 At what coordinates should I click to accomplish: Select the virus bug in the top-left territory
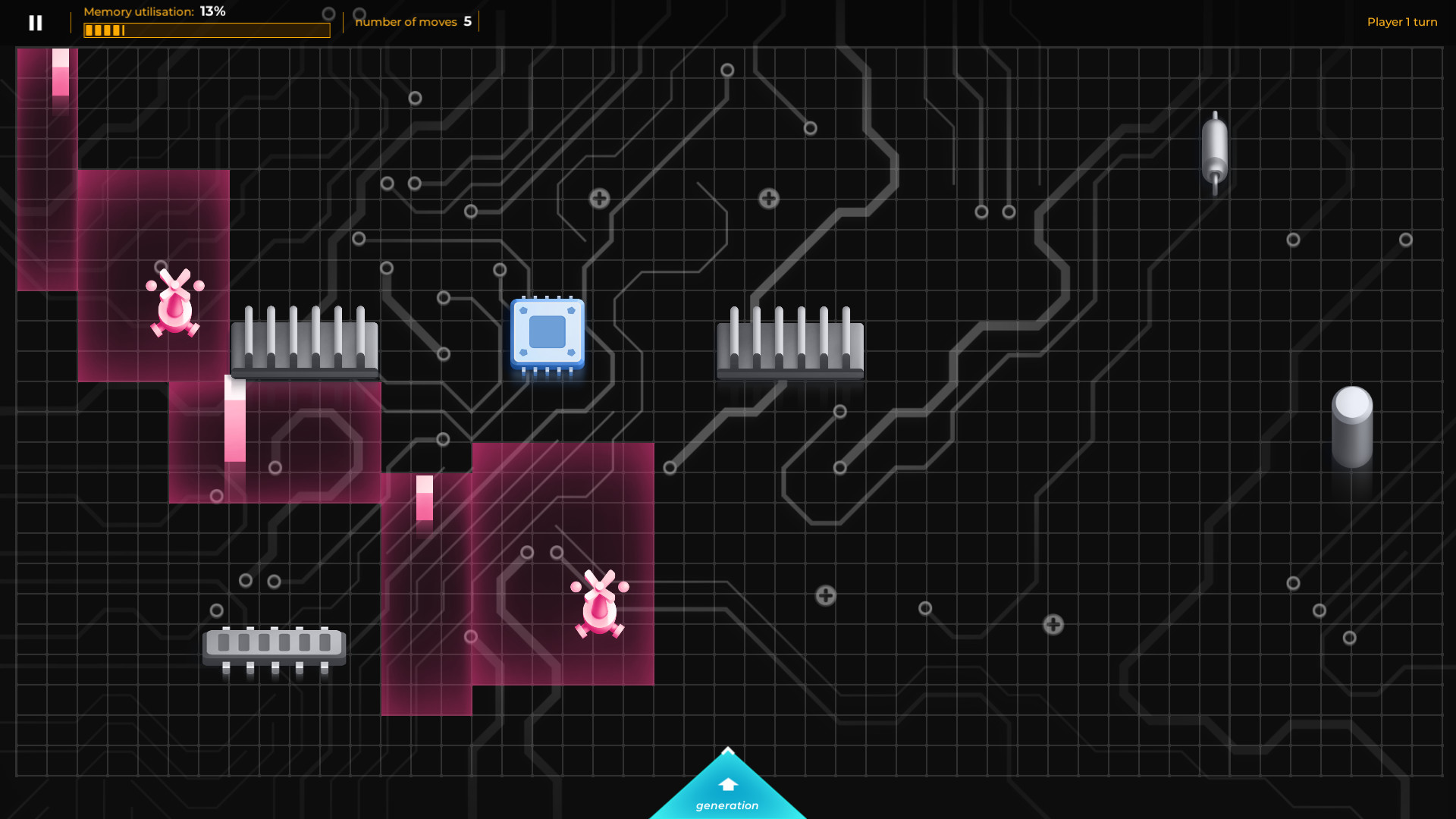click(x=176, y=307)
